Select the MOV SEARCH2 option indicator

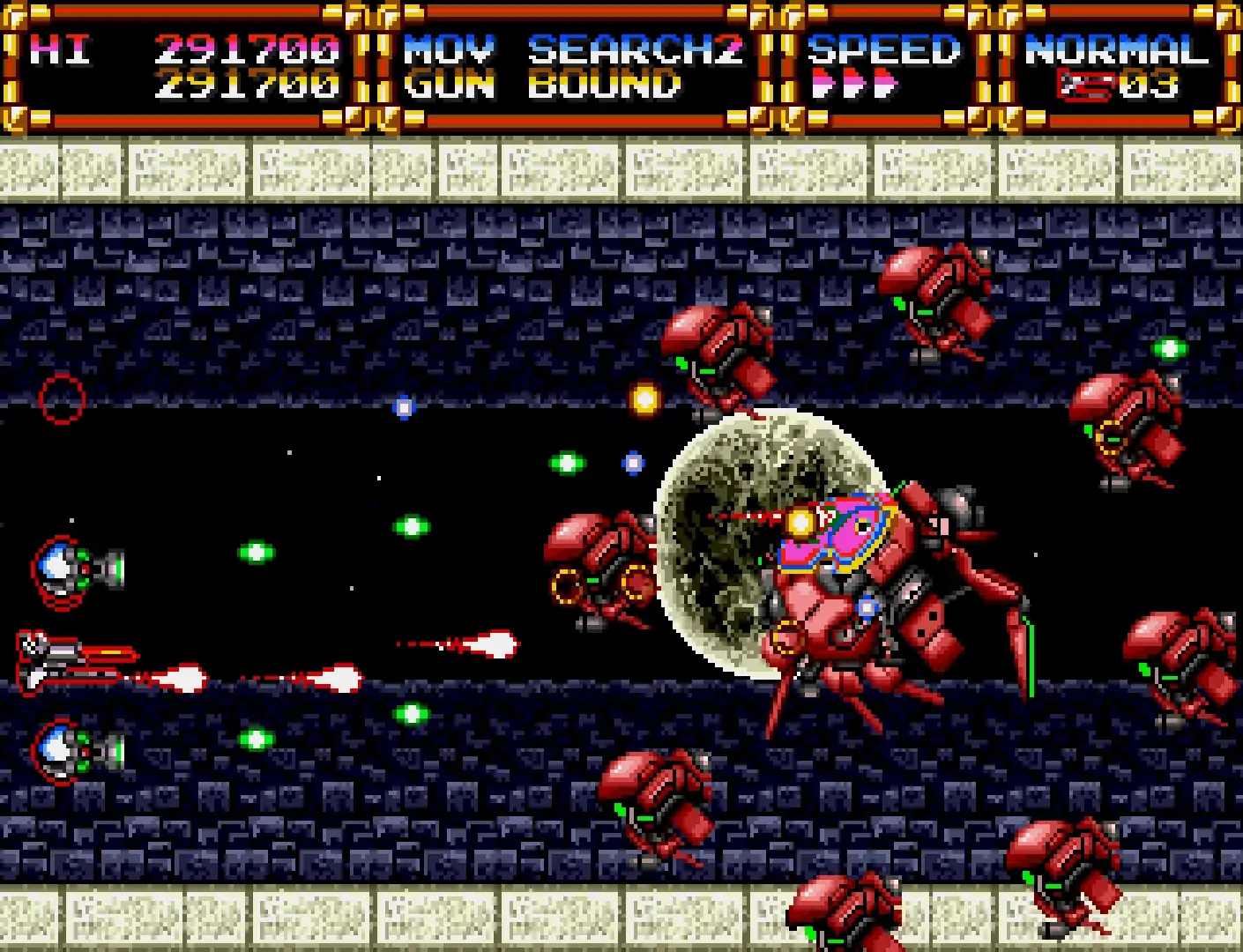click(573, 50)
